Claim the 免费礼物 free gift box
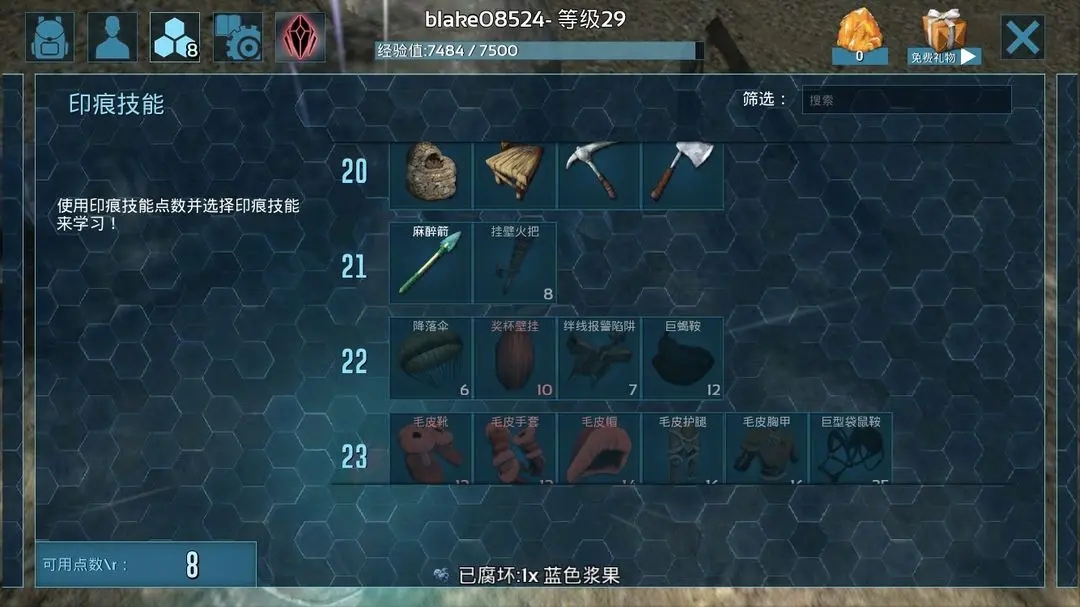The height and width of the screenshot is (607, 1080). tap(944, 37)
